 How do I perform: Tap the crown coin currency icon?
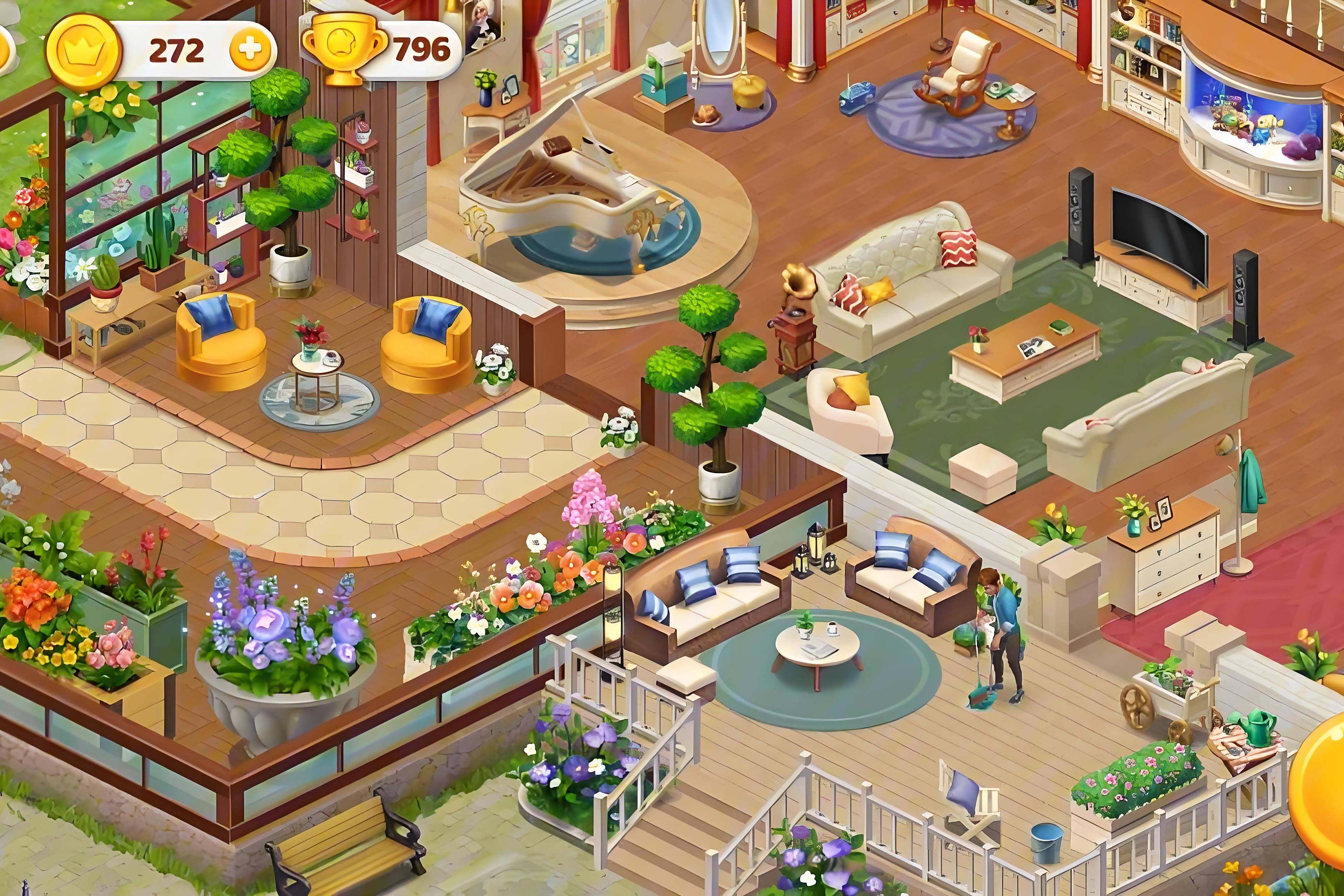click(x=83, y=50)
